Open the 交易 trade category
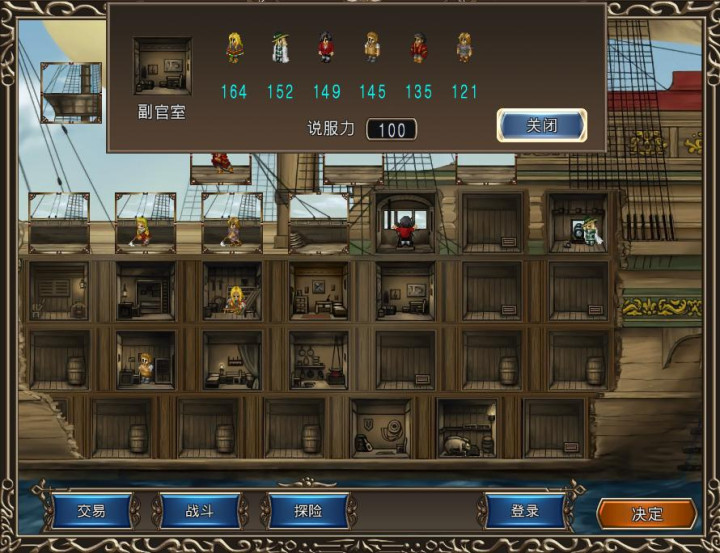Viewport: 720px width, 553px height. 91,511
